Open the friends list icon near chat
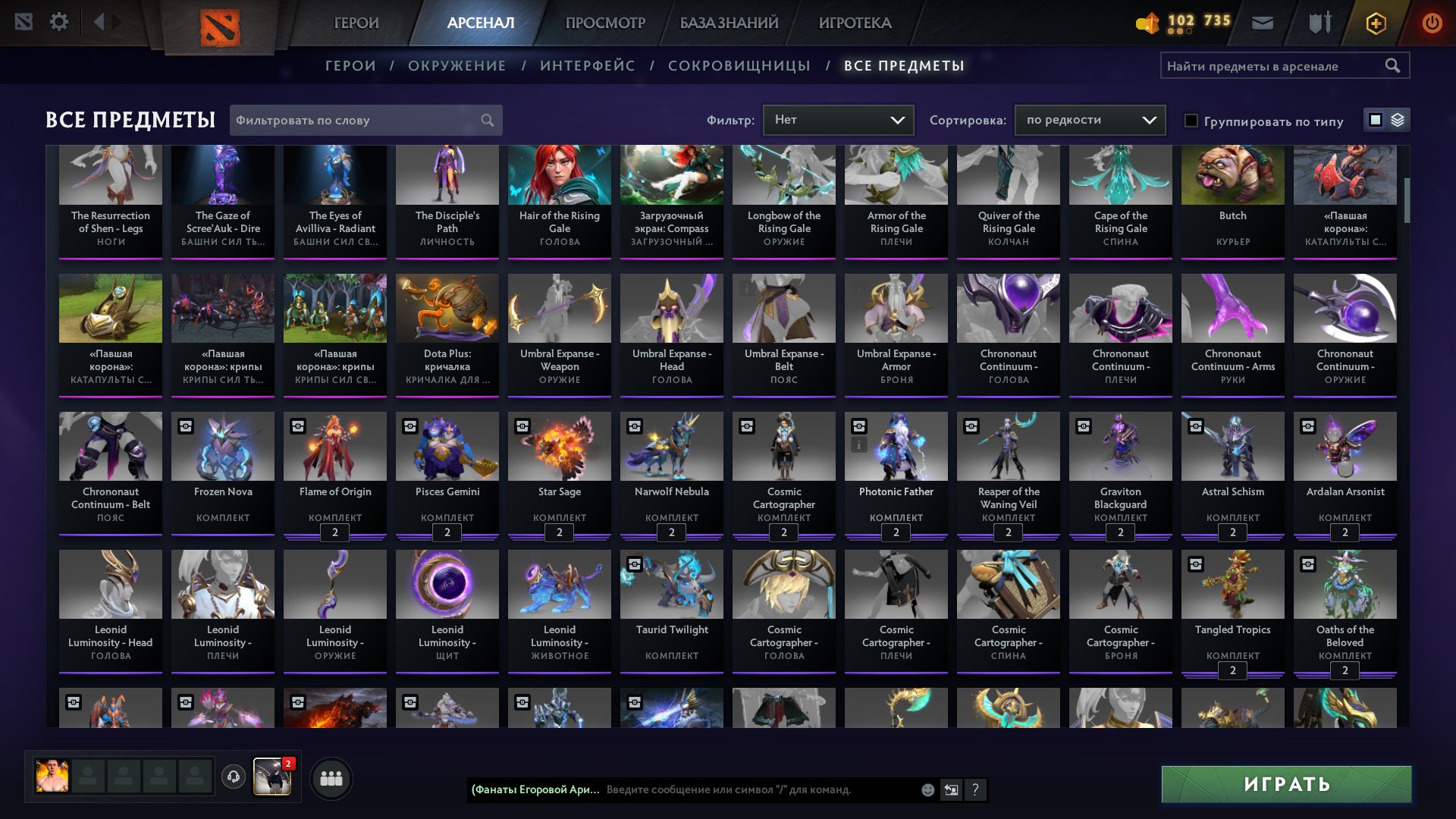 329,778
